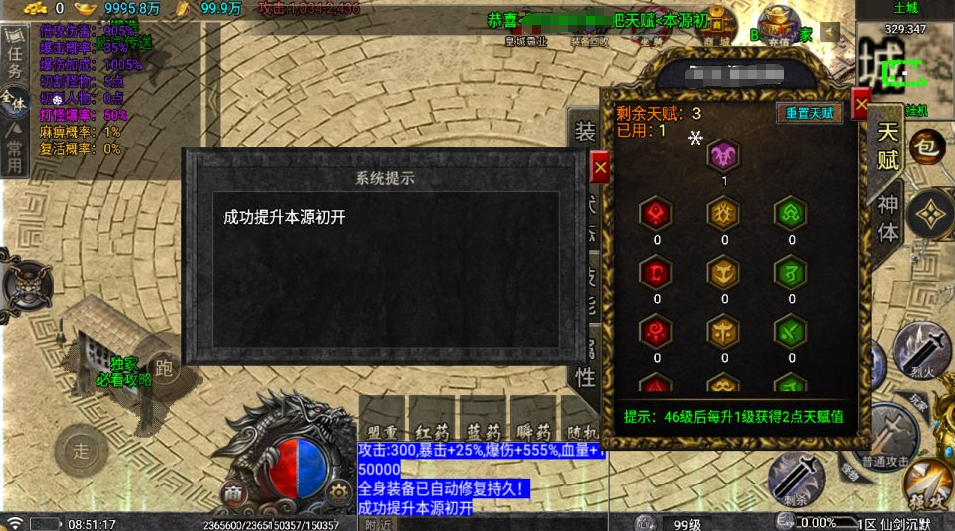Use the 蓝药 blue potion slot
The image size is (955, 531).
484,430
